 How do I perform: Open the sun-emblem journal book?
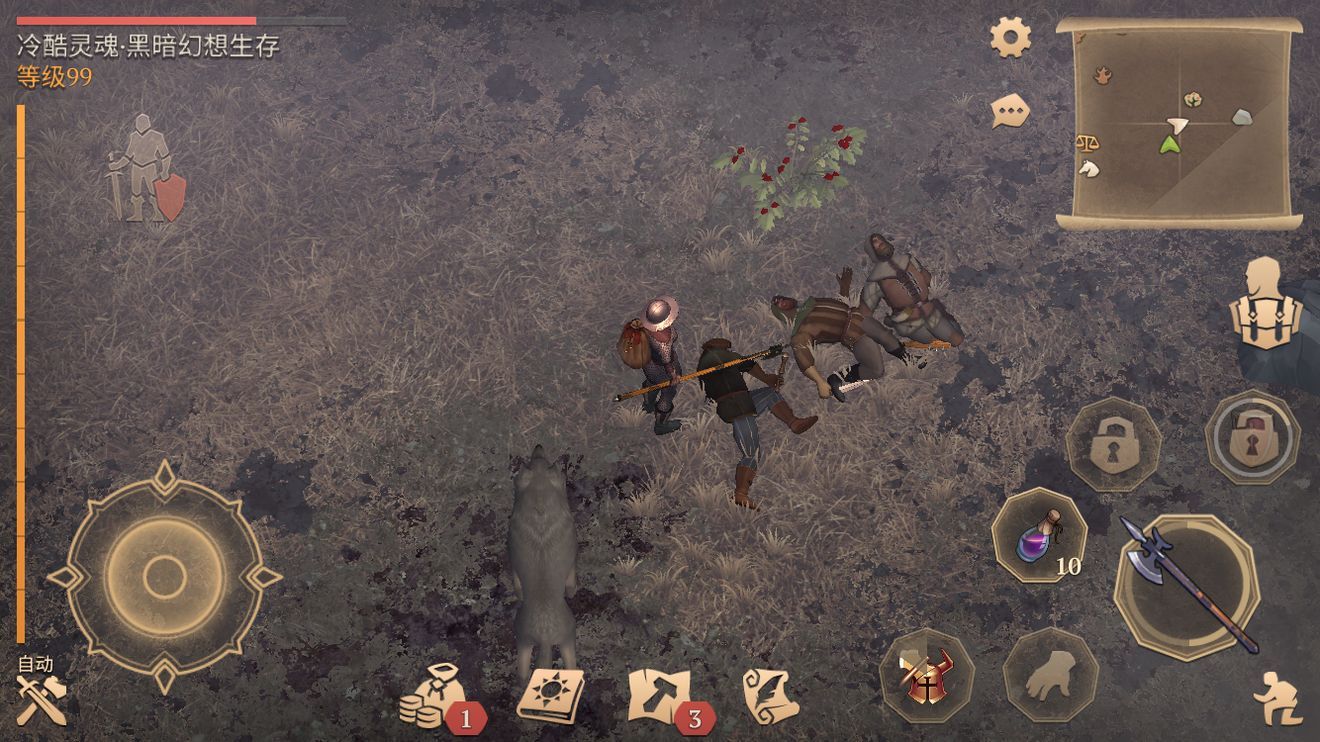(x=550, y=695)
